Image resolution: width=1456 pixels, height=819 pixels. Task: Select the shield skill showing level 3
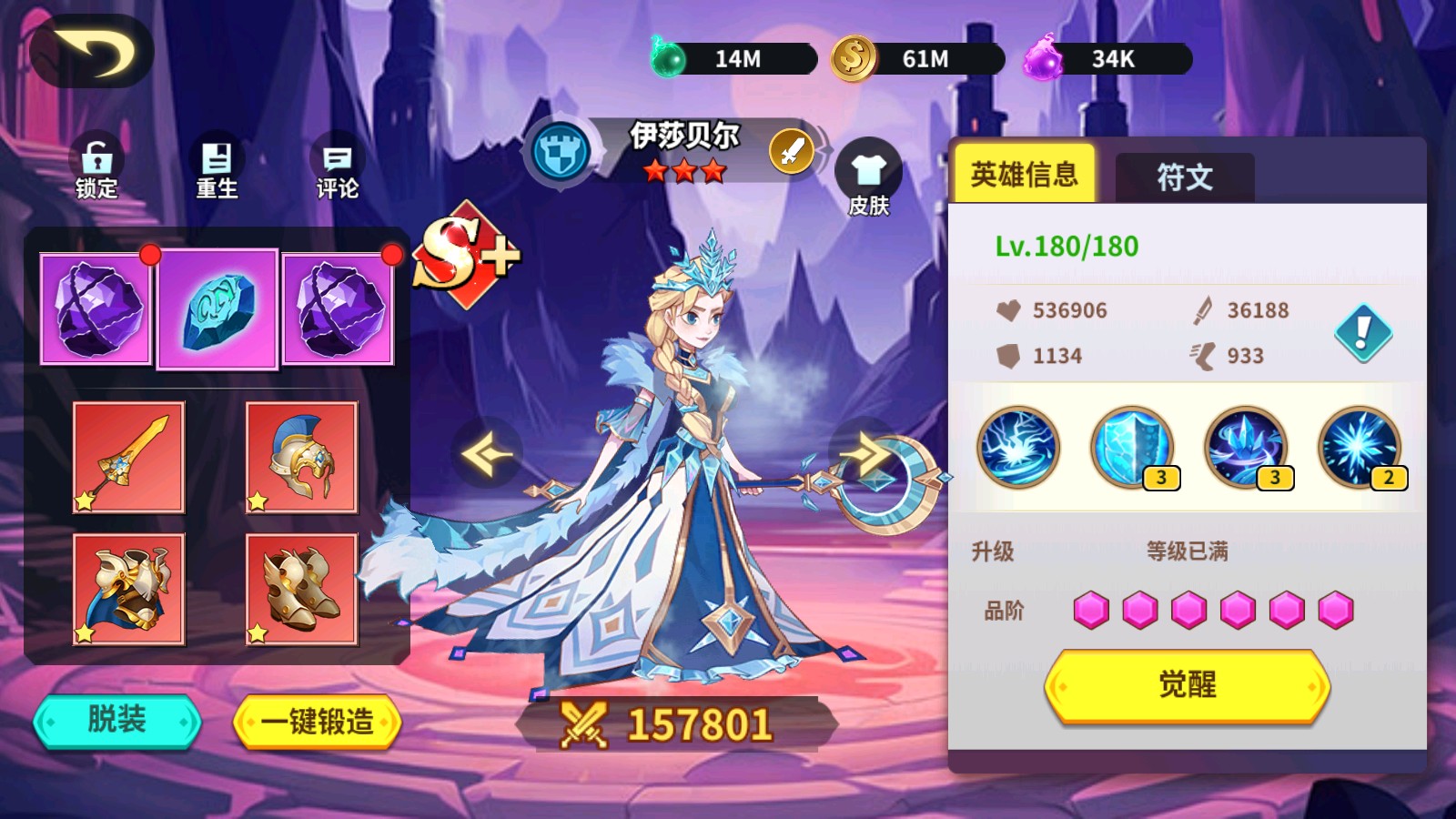coord(1131,448)
